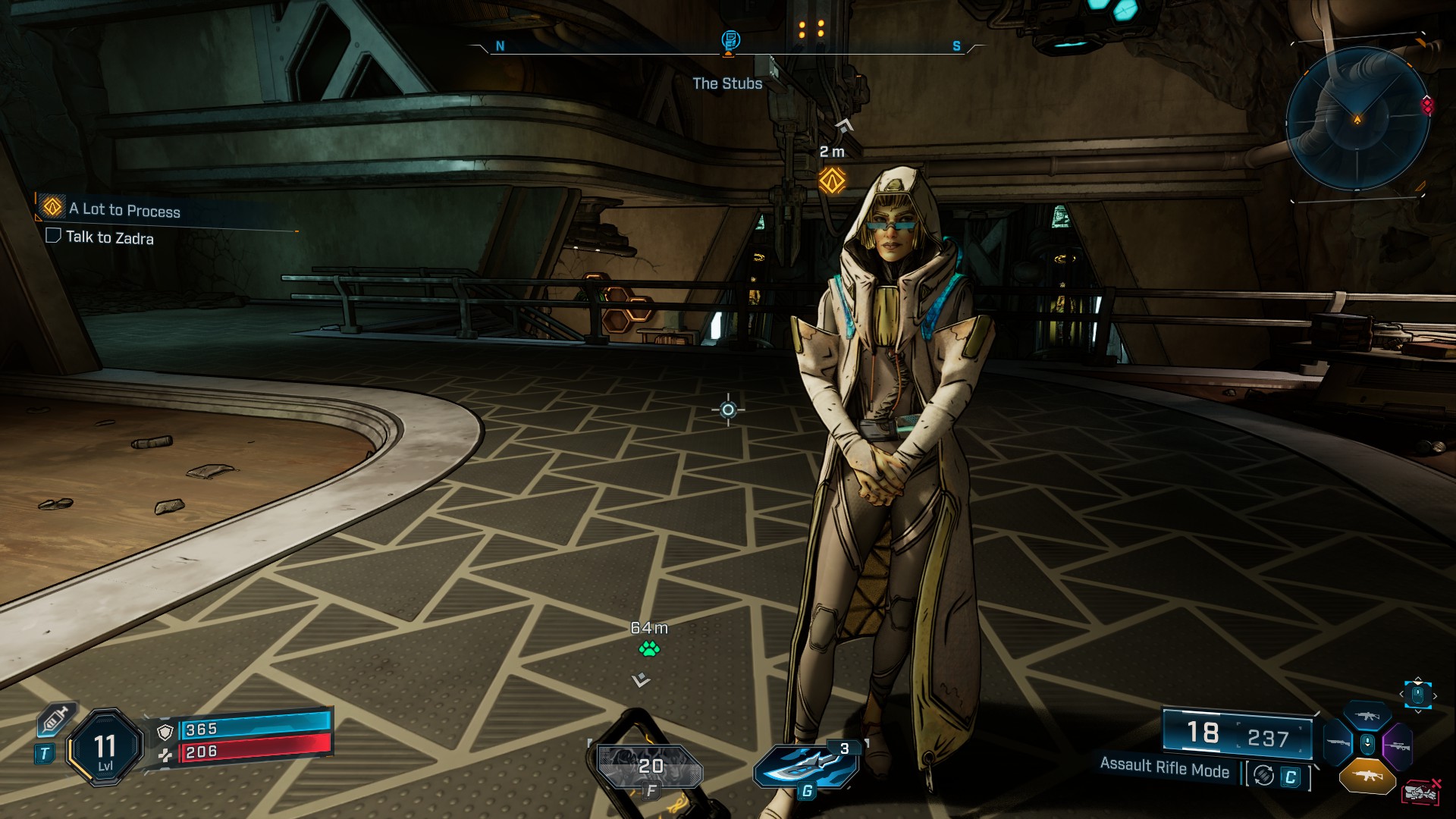This screenshot has width=1456, height=819.
Task: Open the circular minimap radar
Action: point(1357,118)
